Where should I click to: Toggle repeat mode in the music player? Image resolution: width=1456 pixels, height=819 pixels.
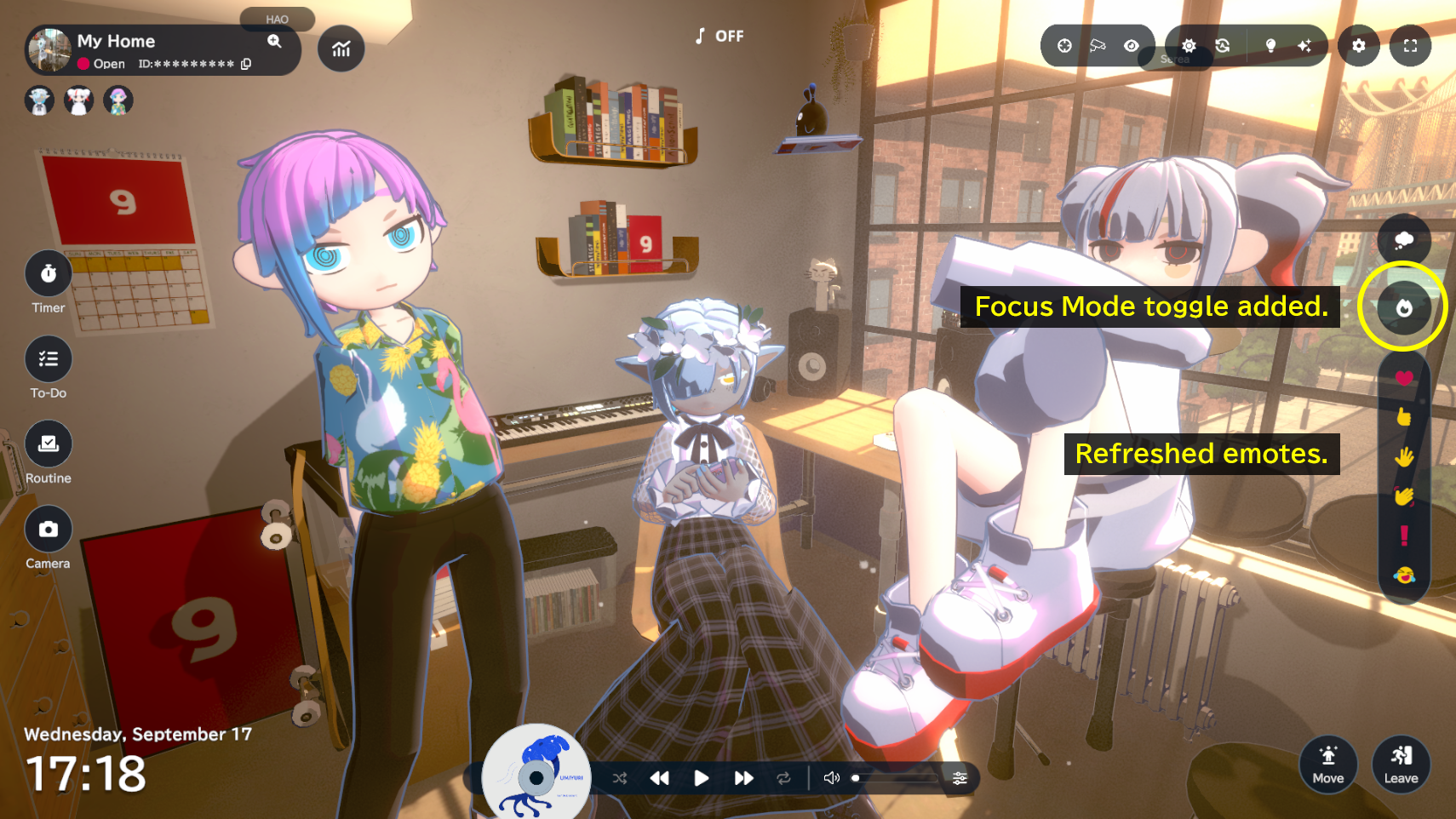783,777
